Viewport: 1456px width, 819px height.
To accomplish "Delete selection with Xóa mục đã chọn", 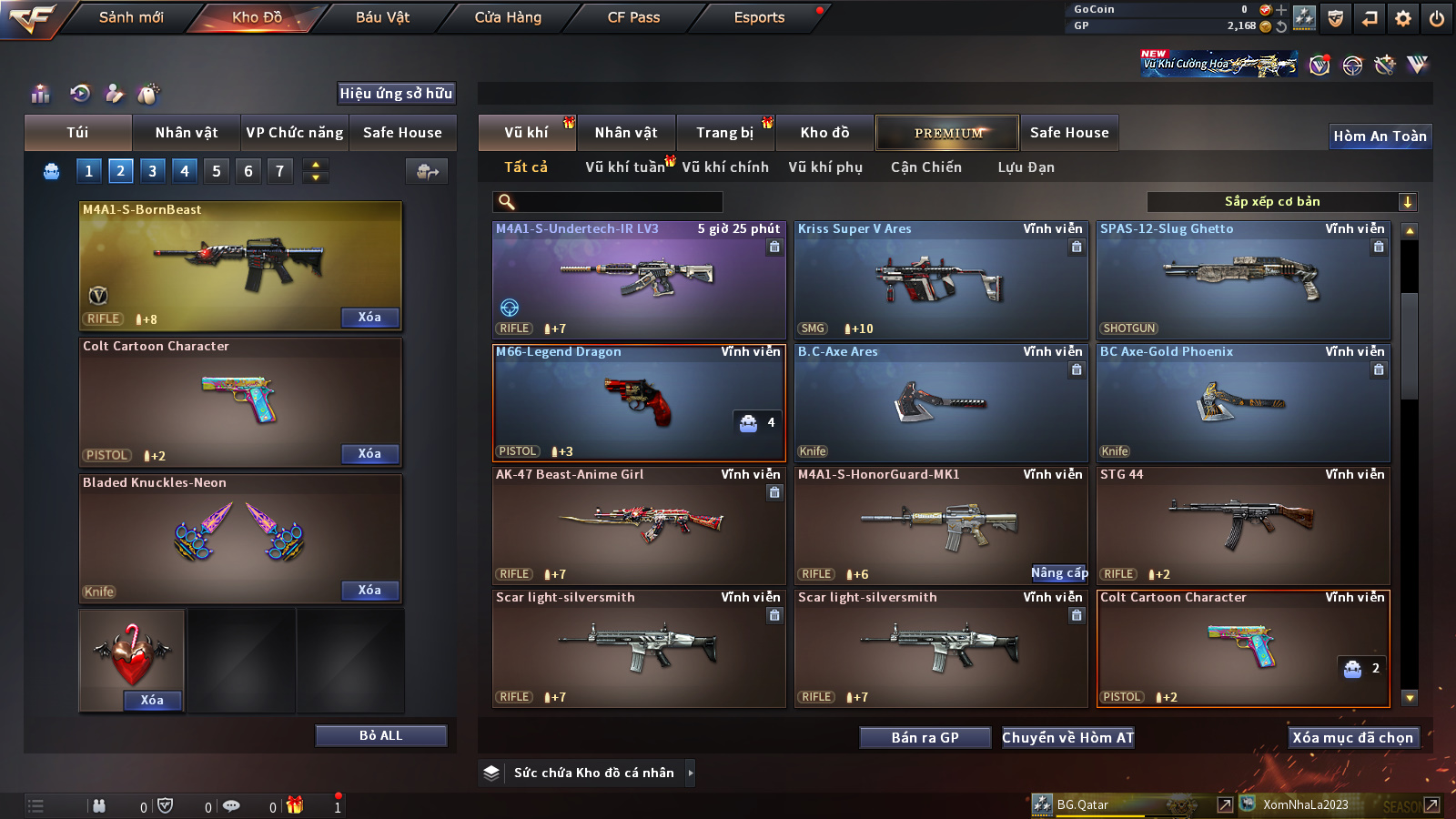I will pos(1352,738).
